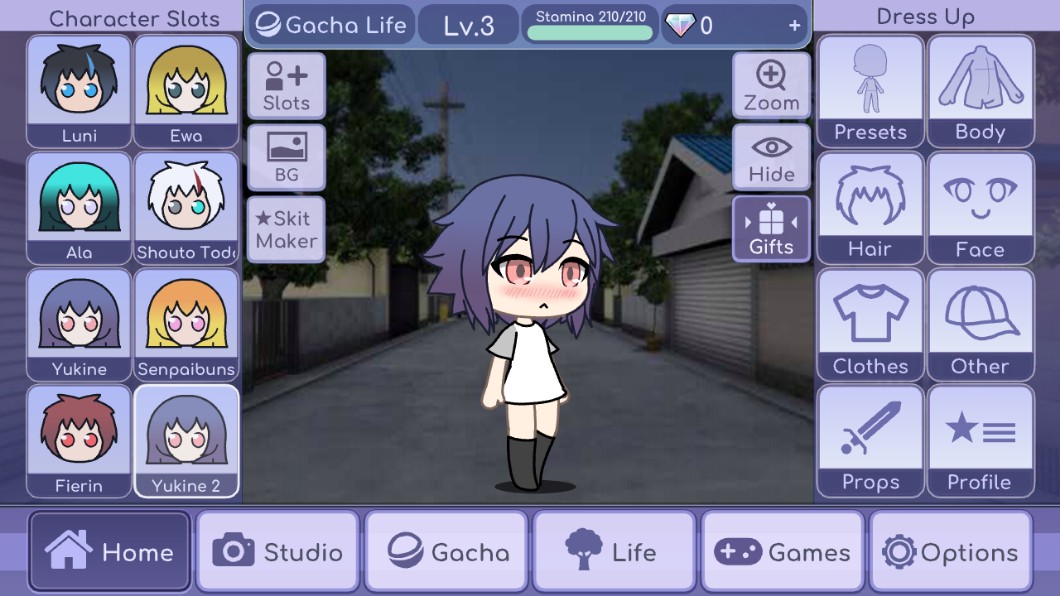
Task: Choose the Ewa character slot
Action: [x=186, y=92]
